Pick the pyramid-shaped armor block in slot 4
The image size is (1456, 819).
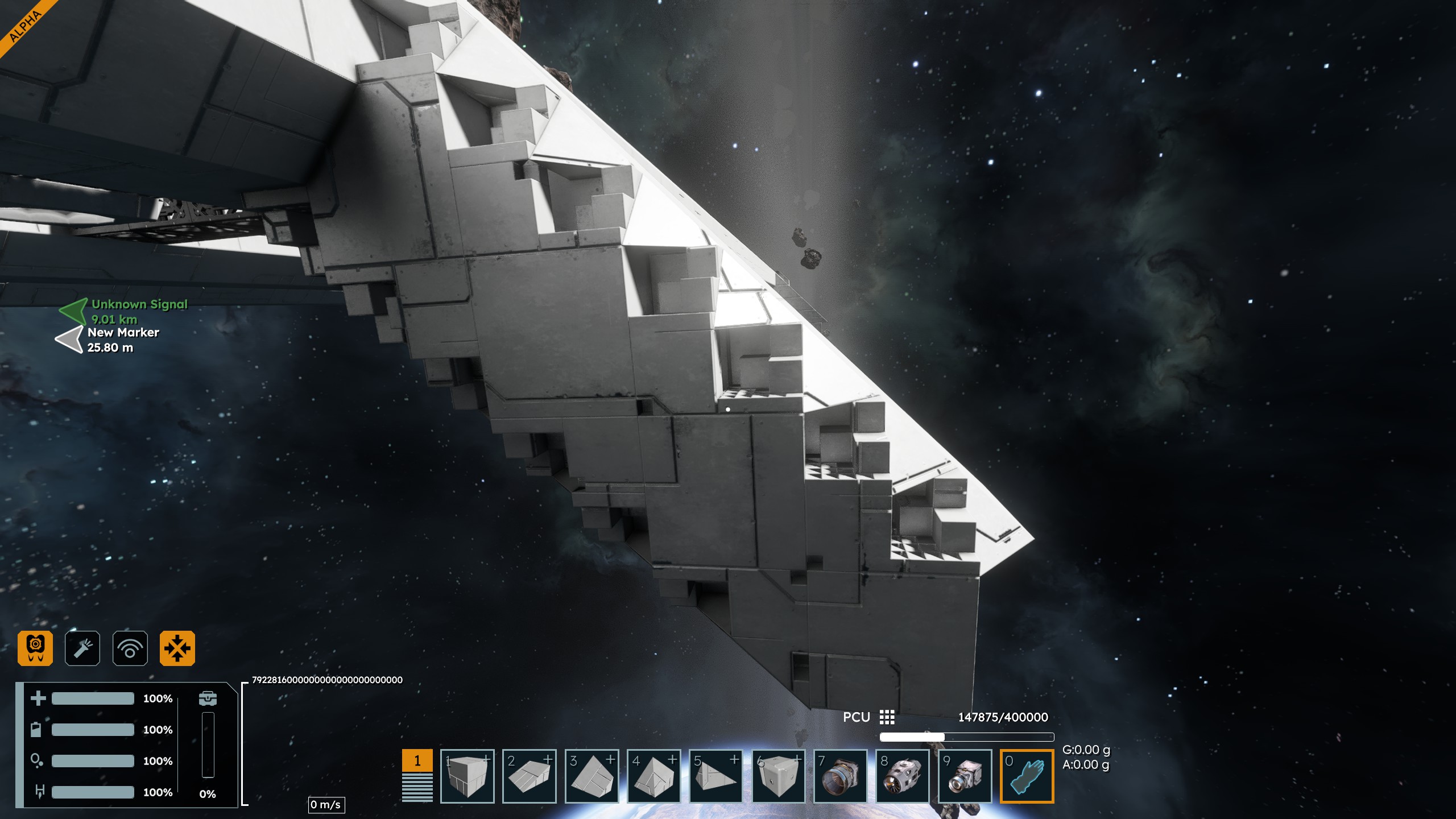pos(654,776)
